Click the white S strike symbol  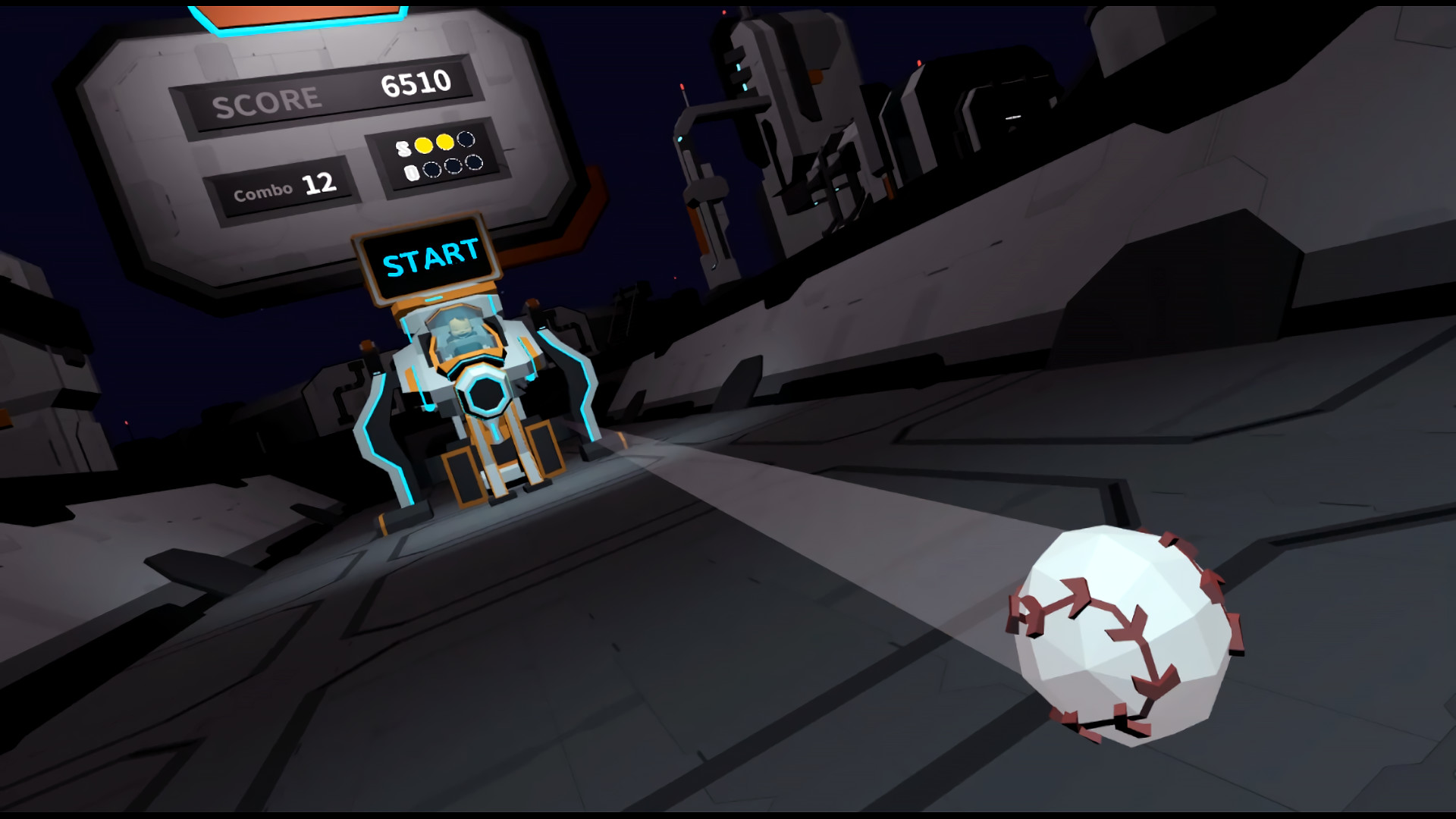click(x=403, y=149)
